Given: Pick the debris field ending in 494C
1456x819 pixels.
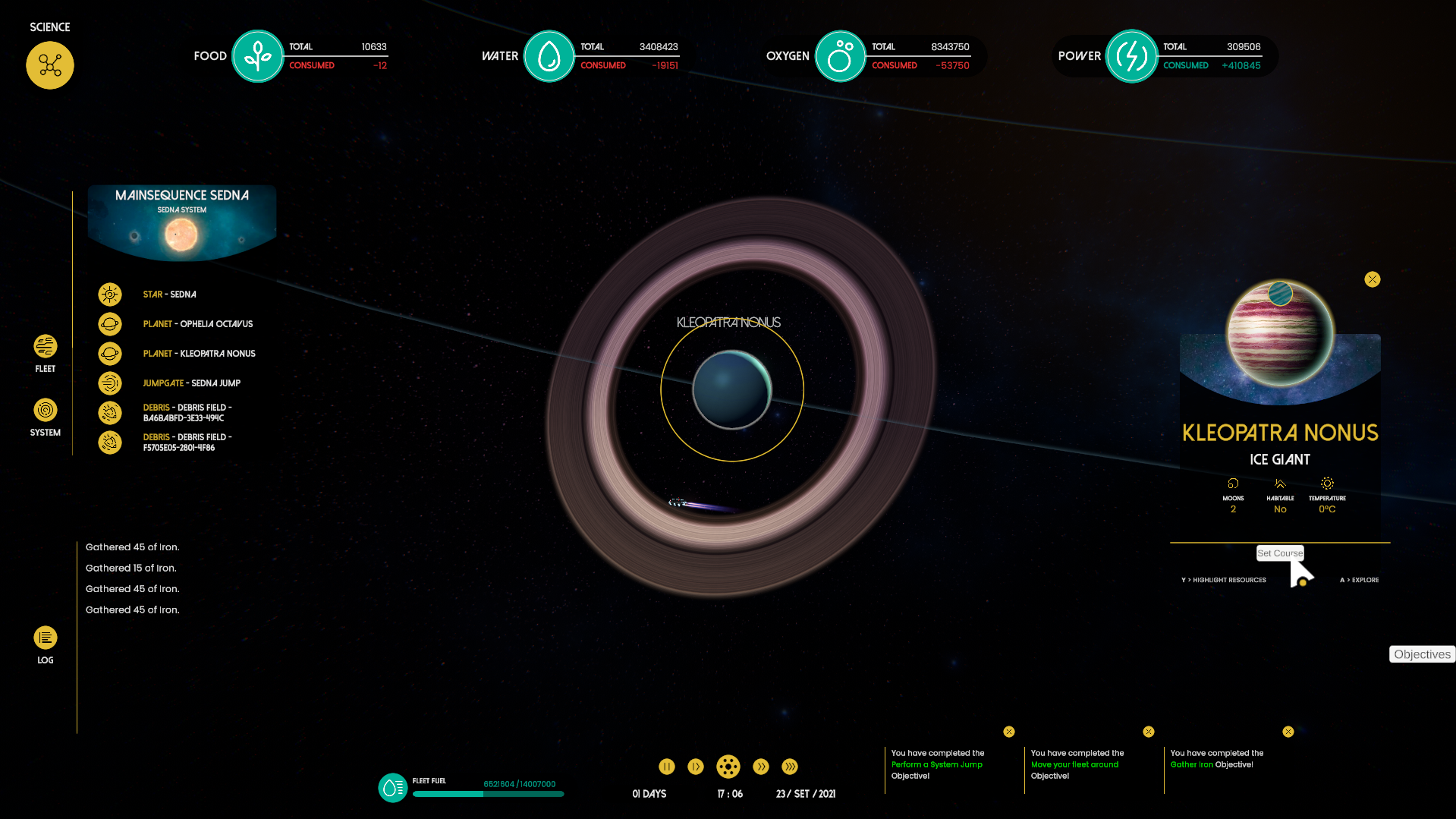Looking at the screenshot, I should click(187, 413).
